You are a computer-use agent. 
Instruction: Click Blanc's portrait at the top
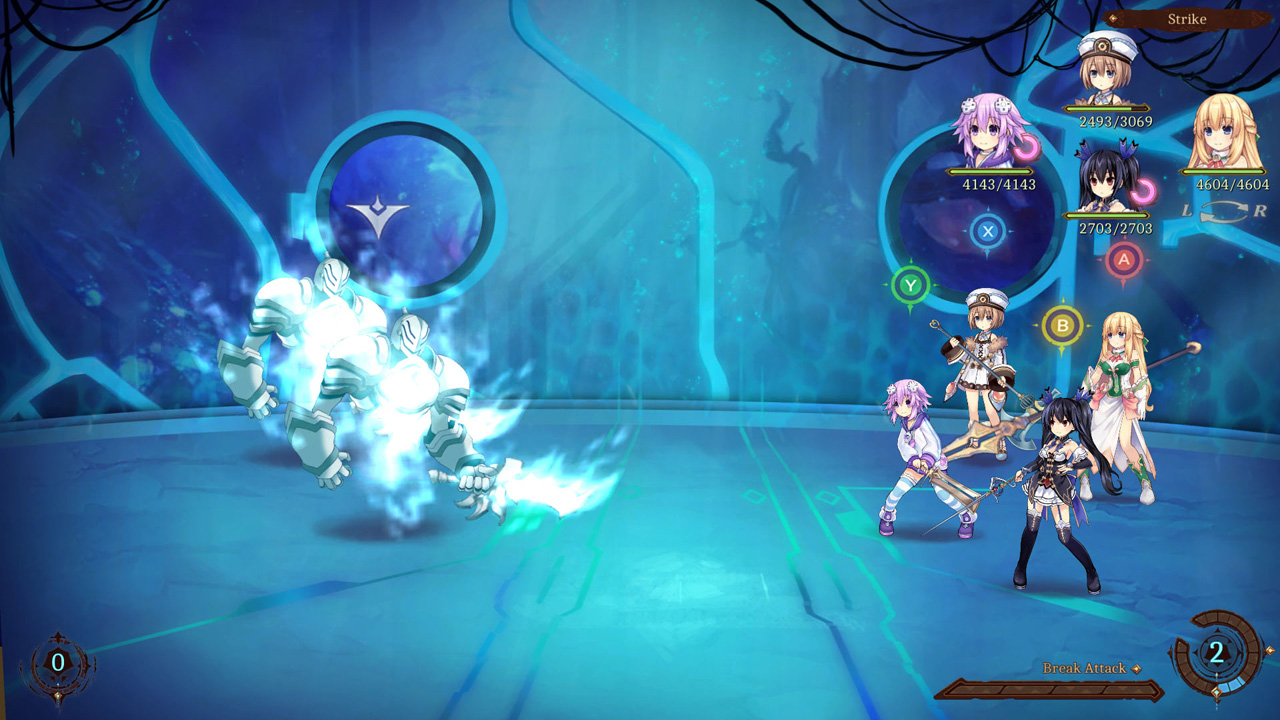click(1100, 72)
